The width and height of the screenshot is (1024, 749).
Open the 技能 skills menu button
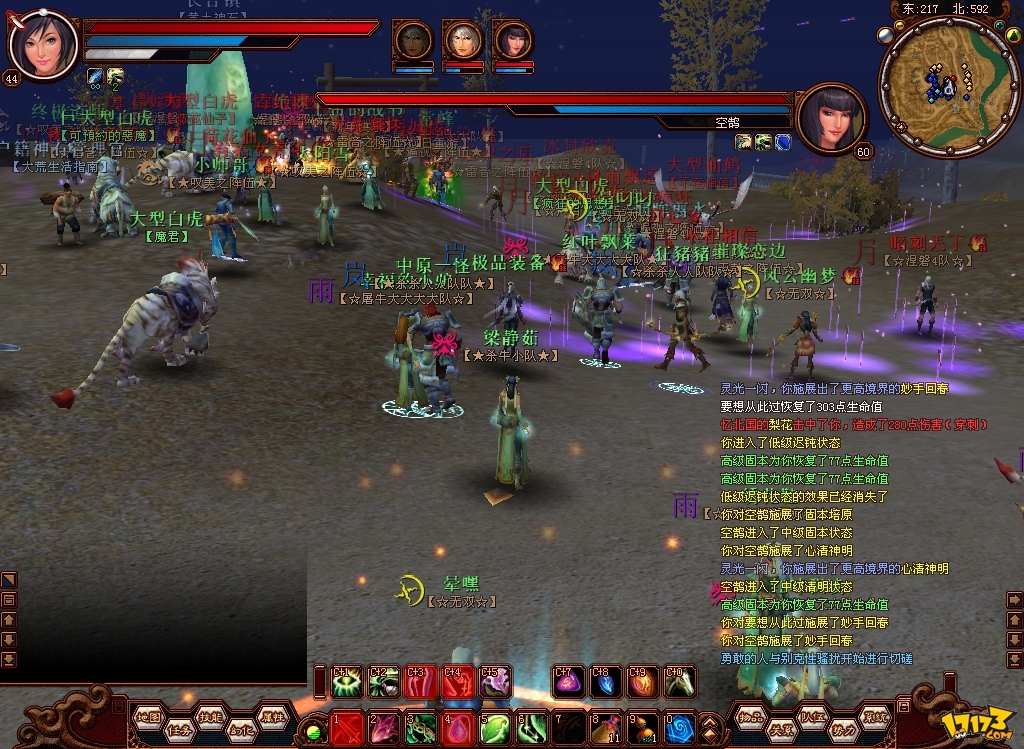tap(209, 717)
